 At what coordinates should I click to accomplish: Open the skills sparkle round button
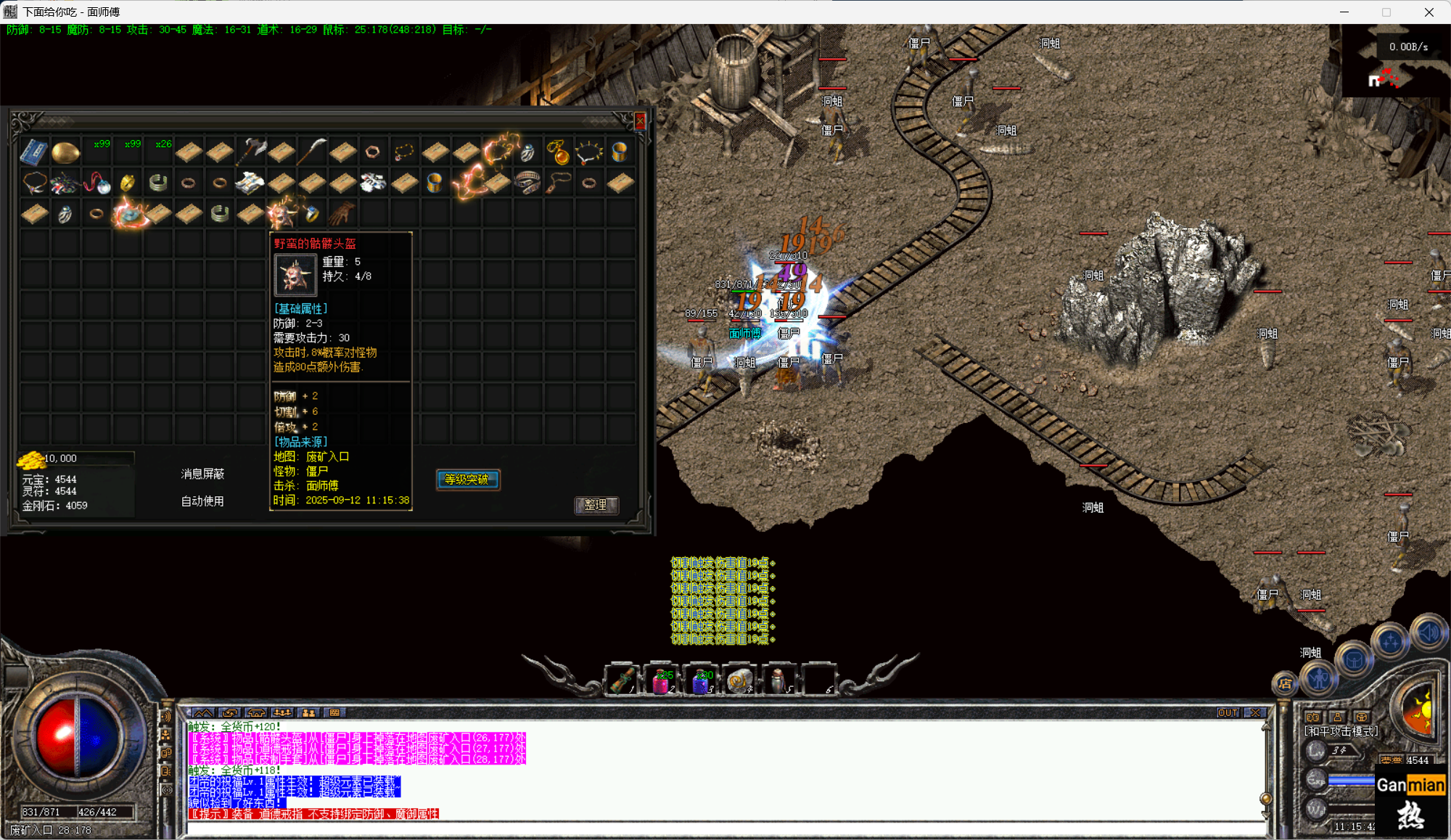(x=1391, y=642)
